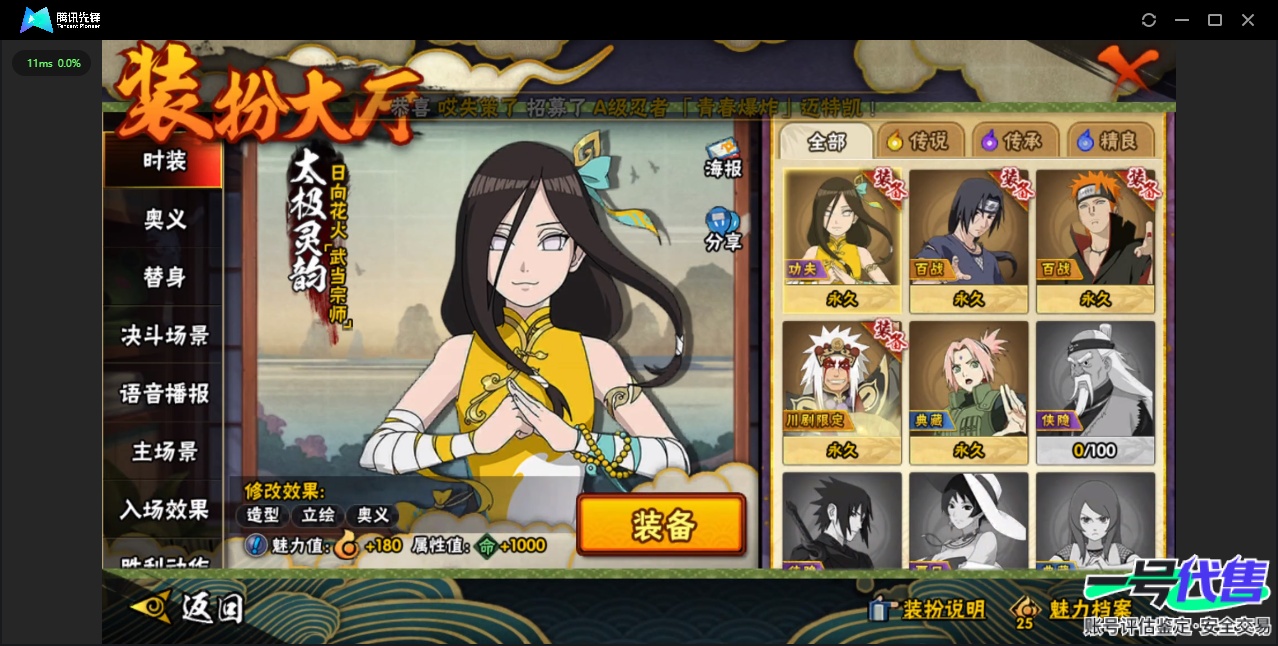Open the 决斗场景 category
This screenshot has width=1278, height=646.
tap(164, 335)
